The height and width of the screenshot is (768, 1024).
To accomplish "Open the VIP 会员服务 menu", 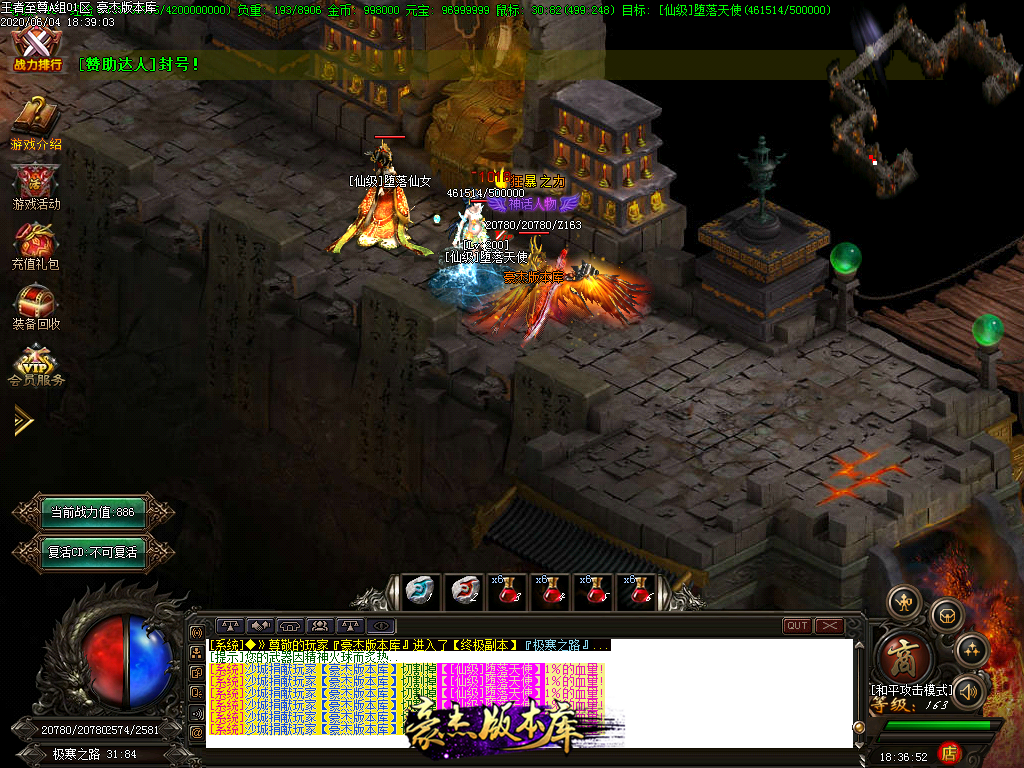I will (36, 365).
